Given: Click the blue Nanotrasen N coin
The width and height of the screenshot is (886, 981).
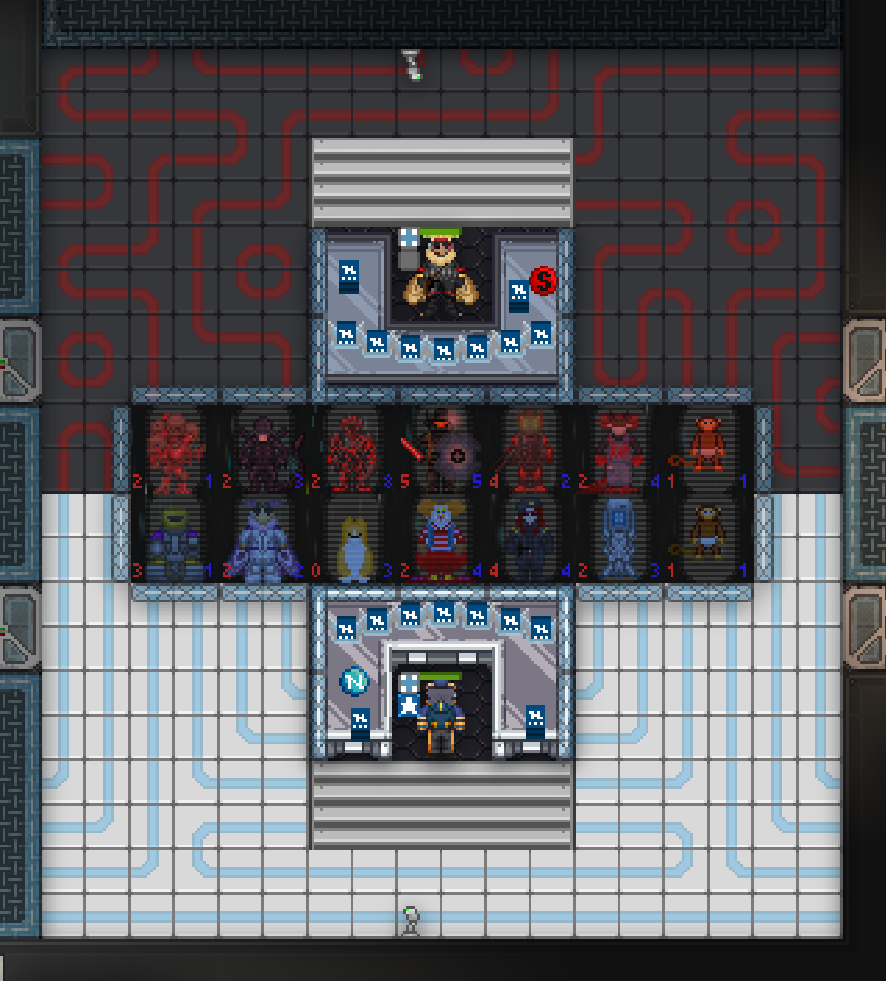Looking at the screenshot, I should [355, 682].
